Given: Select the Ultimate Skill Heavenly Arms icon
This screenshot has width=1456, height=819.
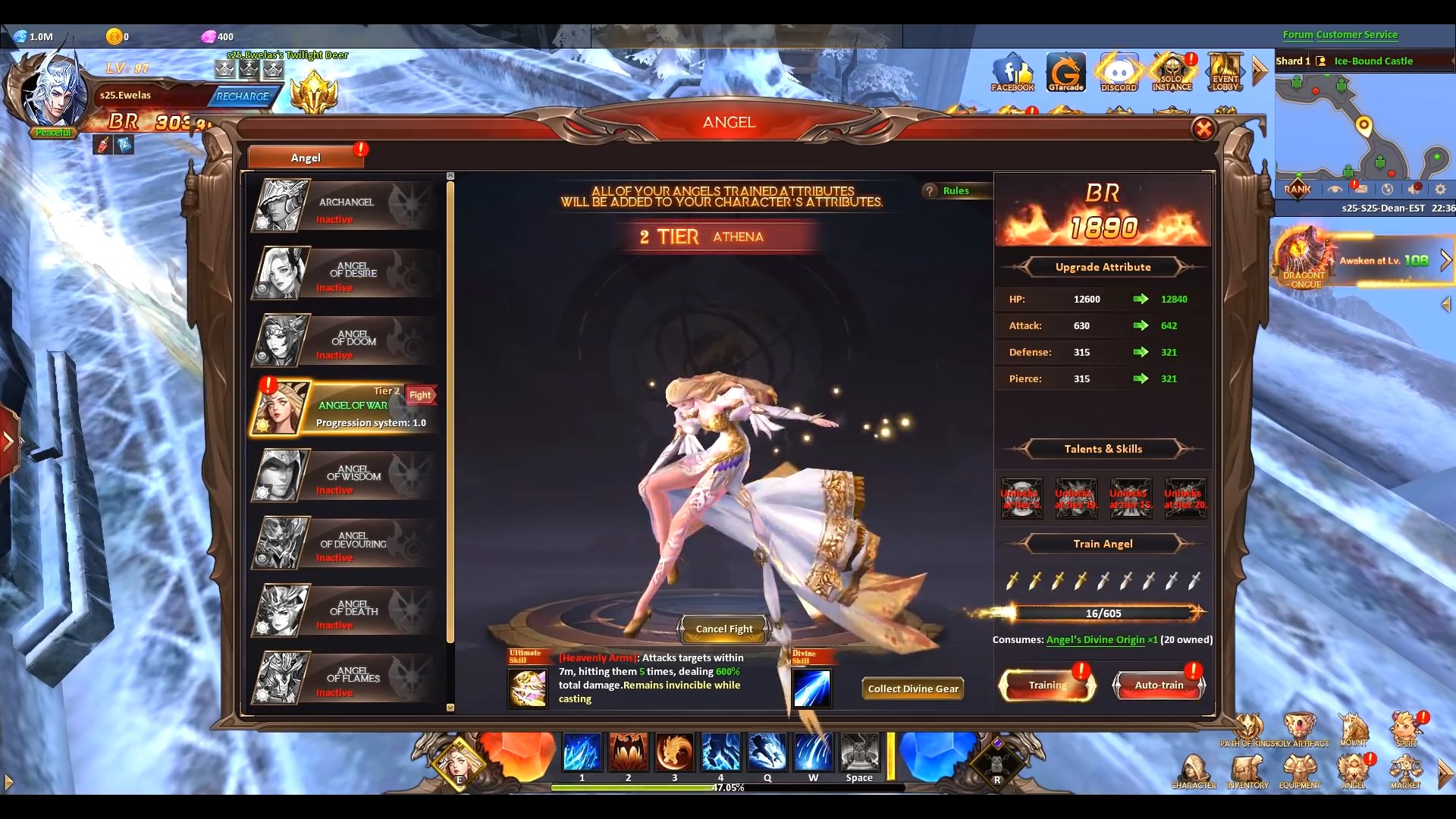Looking at the screenshot, I should point(528,686).
